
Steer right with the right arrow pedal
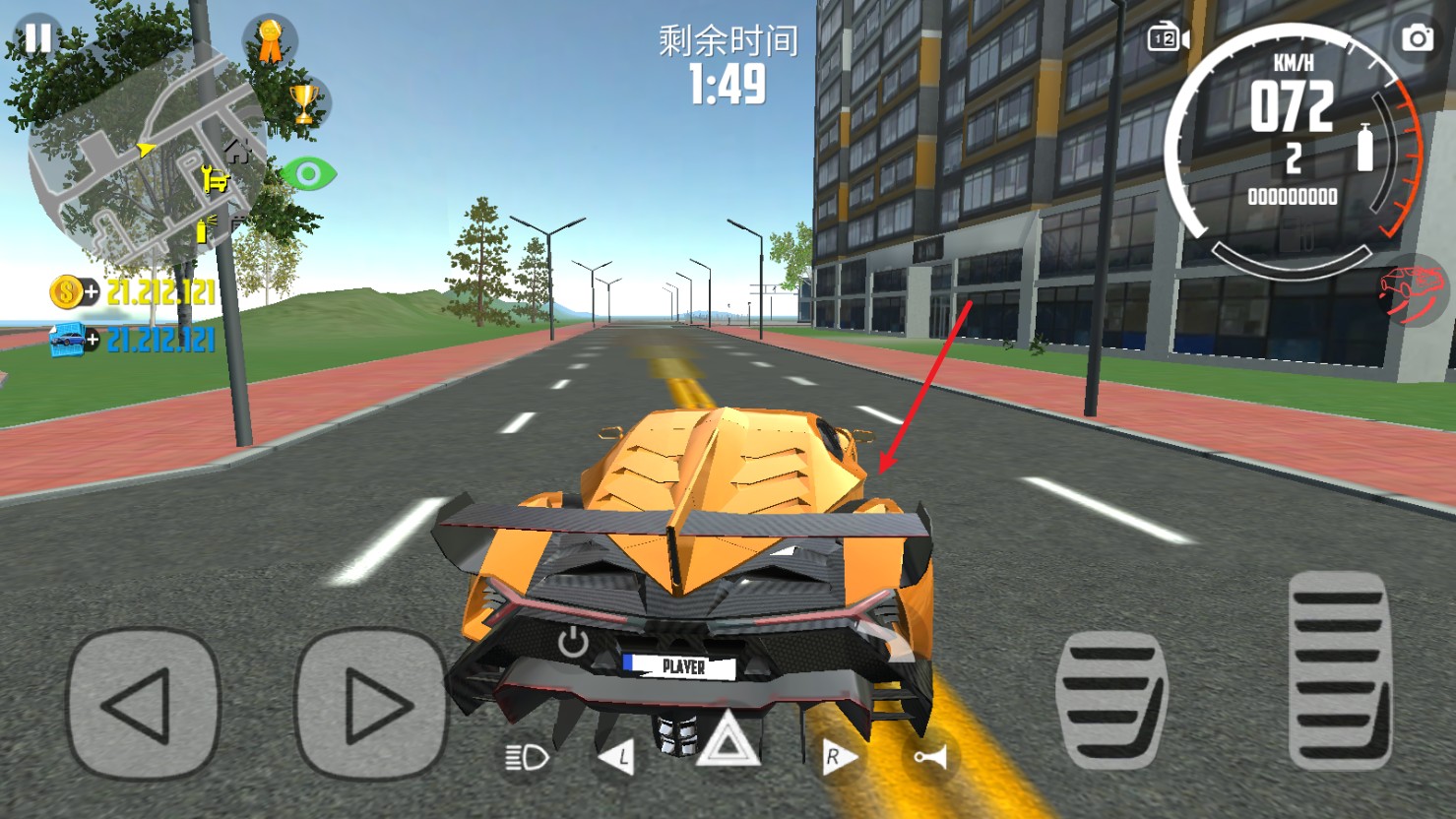coord(371,704)
